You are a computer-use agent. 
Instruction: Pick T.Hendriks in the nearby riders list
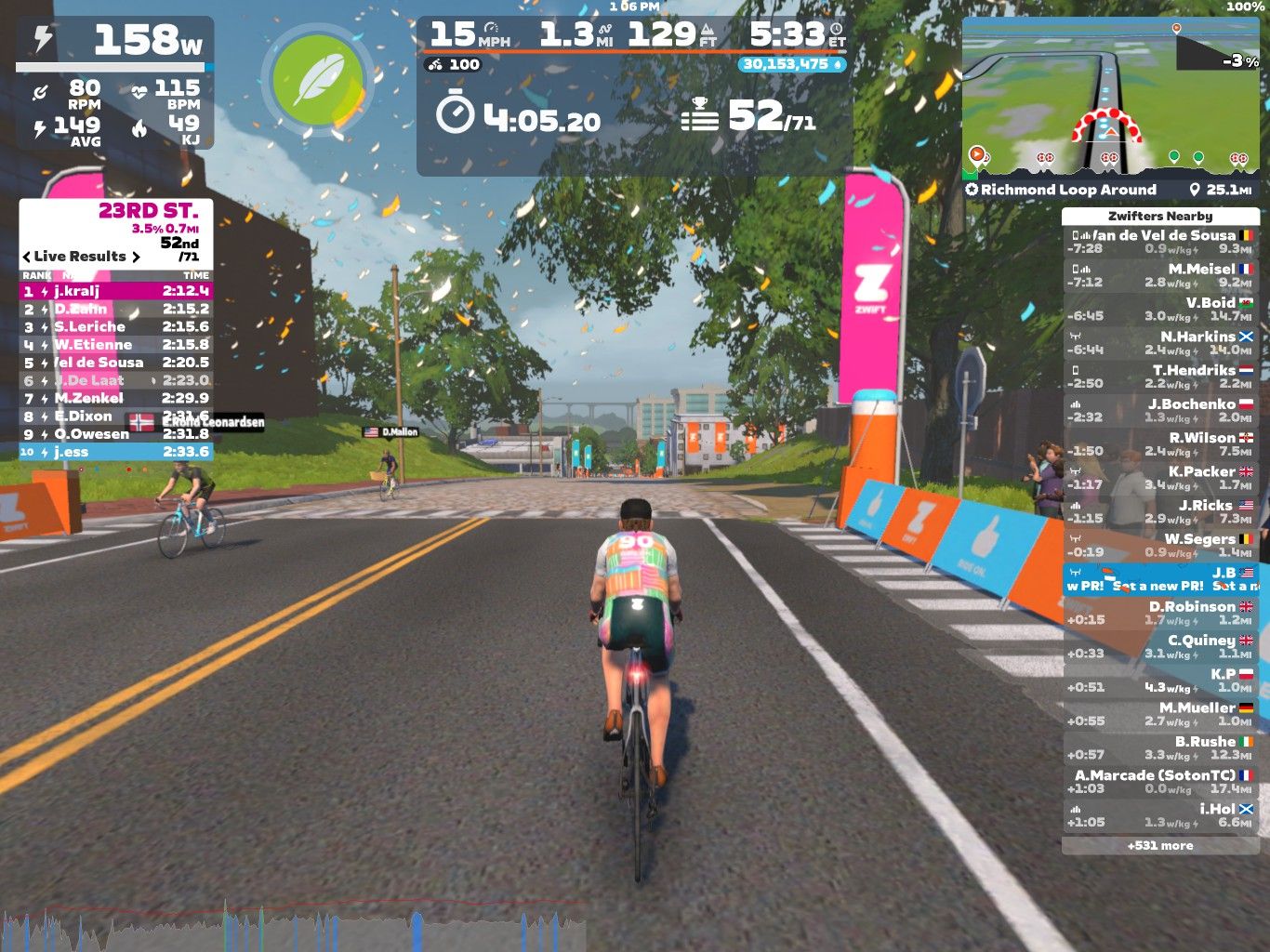[1160, 377]
